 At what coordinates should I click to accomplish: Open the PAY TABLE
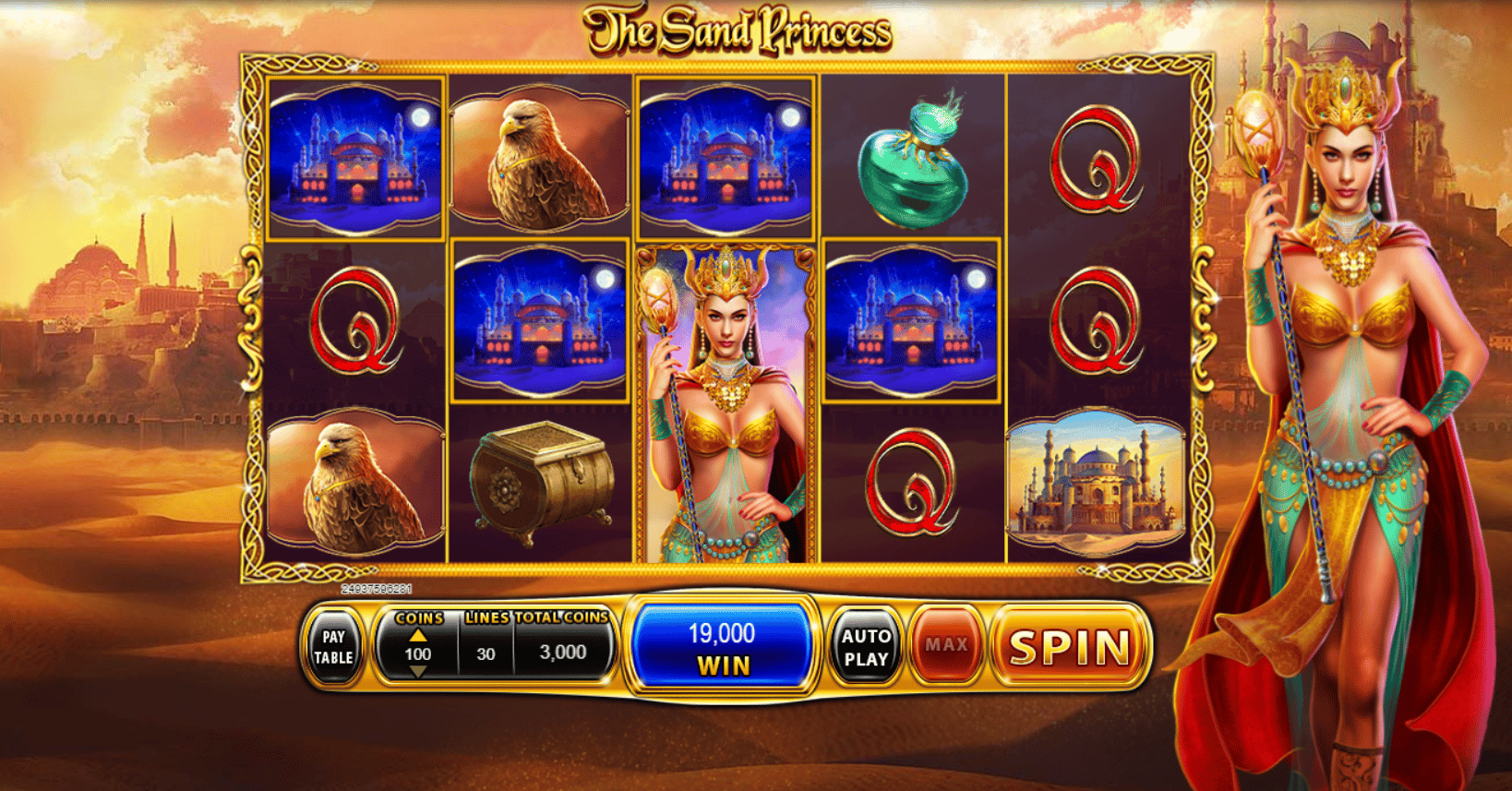334,646
